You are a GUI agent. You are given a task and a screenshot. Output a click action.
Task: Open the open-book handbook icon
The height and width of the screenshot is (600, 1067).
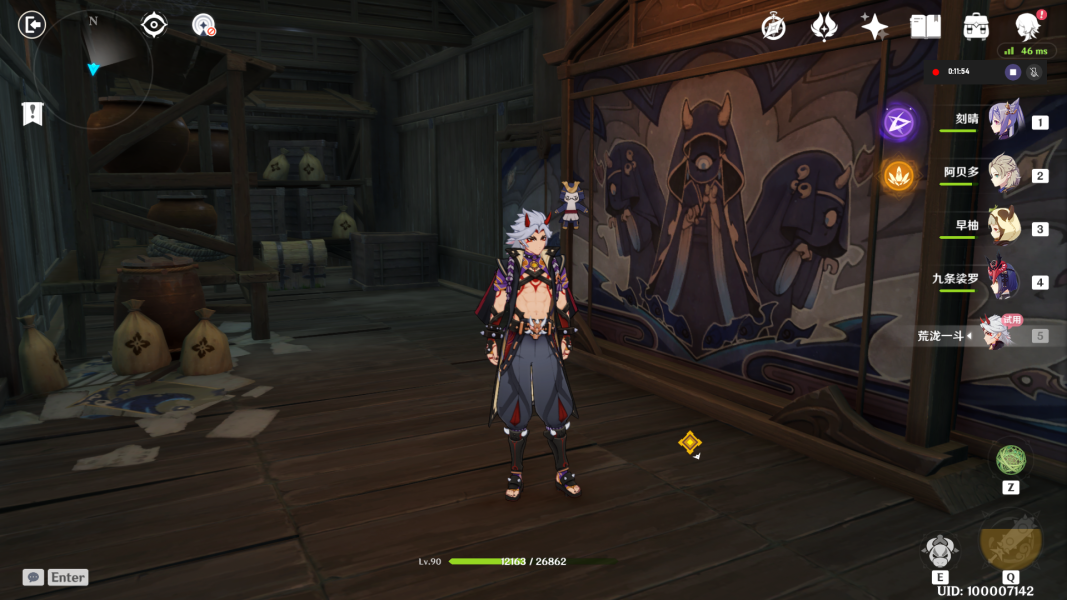tap(925, 27)
